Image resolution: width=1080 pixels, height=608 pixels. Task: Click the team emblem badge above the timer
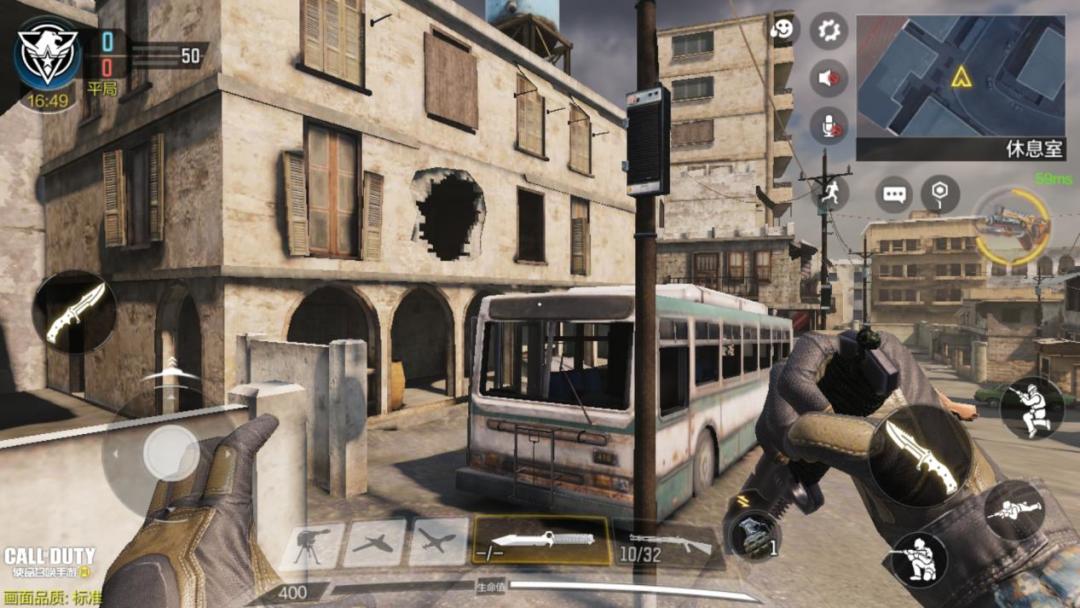point(47,53)
